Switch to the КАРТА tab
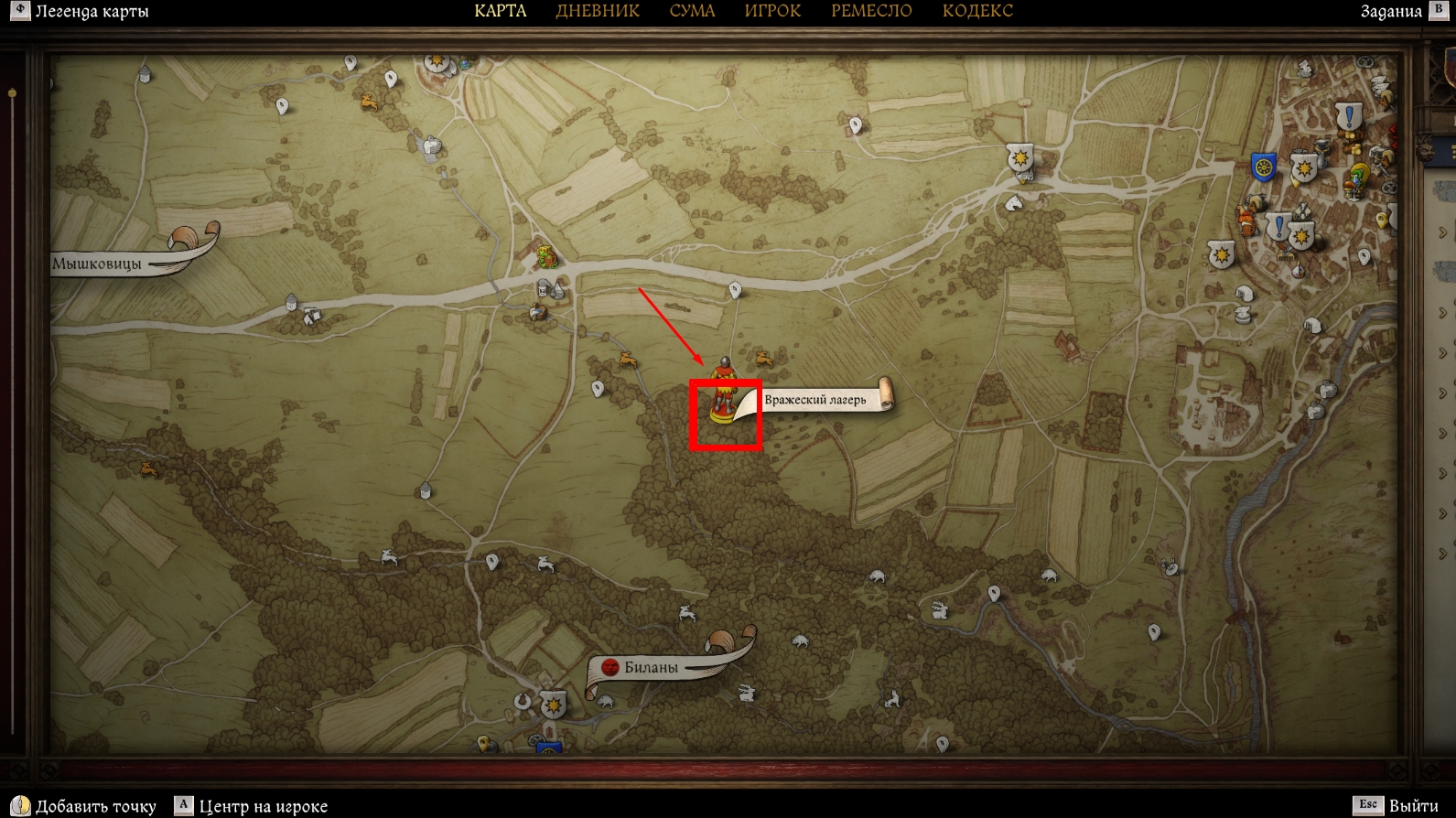The image size is (1456, 818). [500, 11]
